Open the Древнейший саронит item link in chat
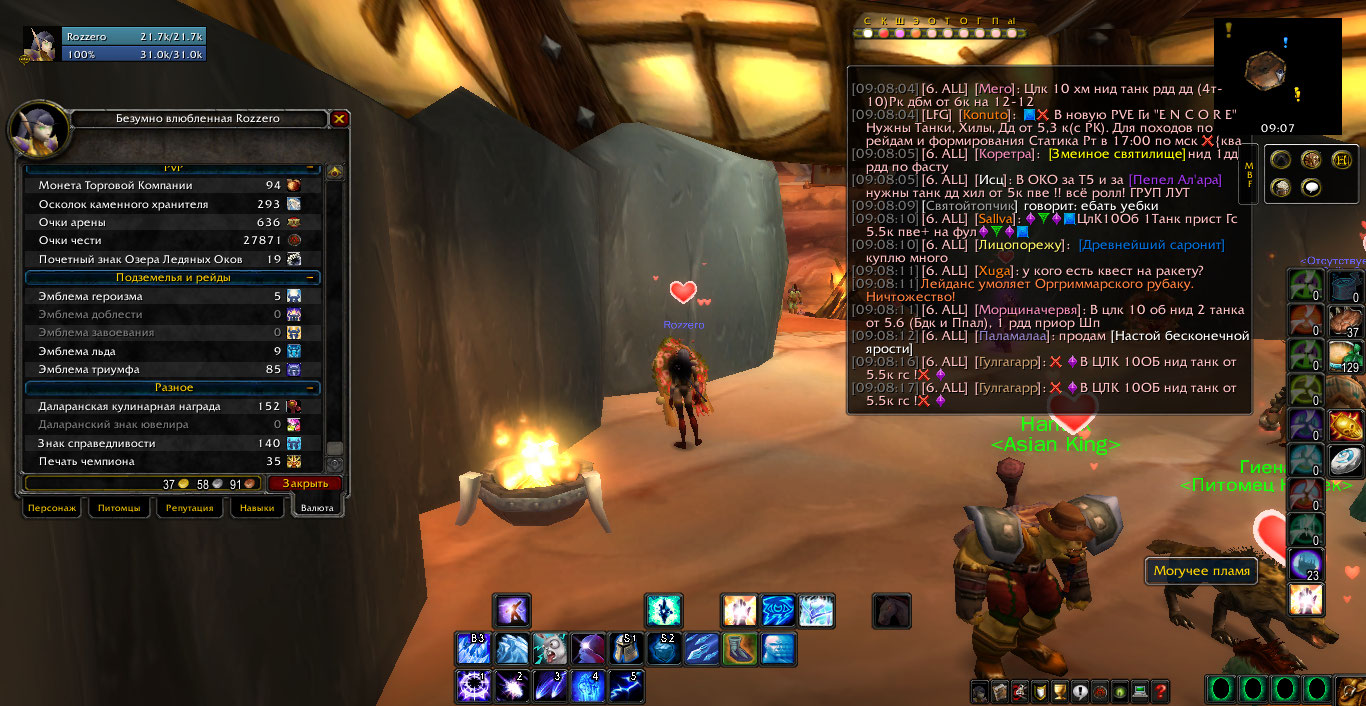This screenshot has height=706, width=1366. [1150, 245]
